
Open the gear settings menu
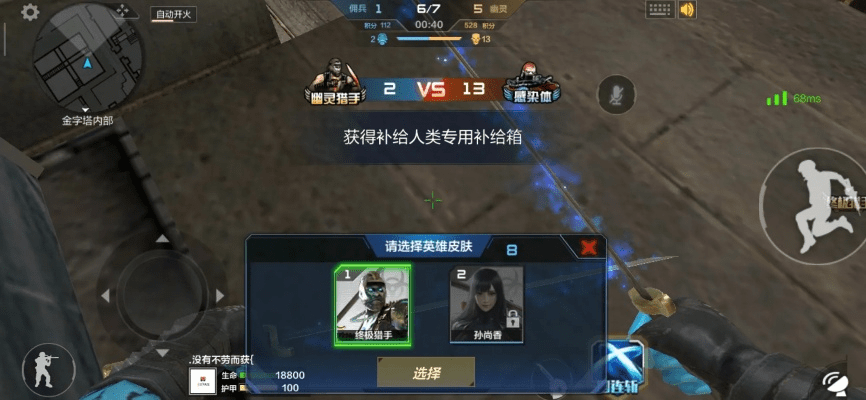pos(30,12)
